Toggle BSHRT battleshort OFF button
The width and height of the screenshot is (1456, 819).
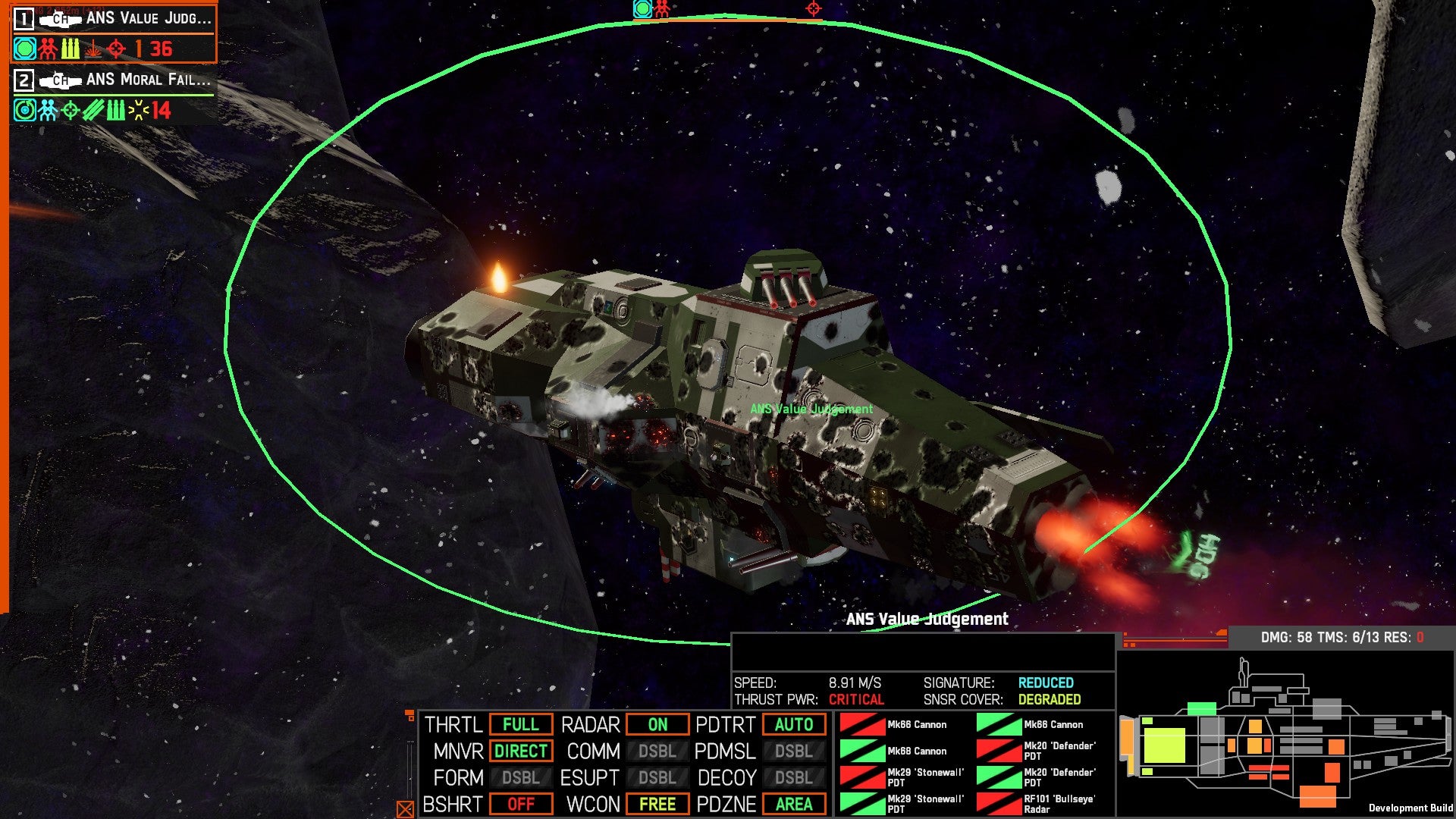[x=520, y=805]
